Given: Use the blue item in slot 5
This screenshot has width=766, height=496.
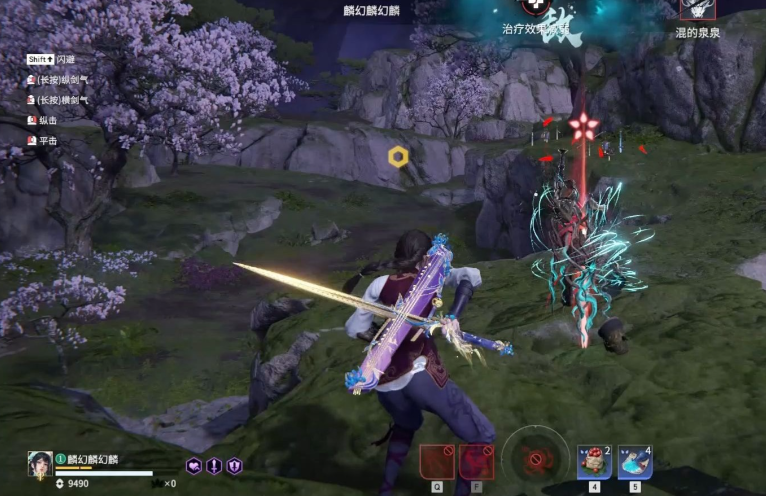Looking at the screenshot, I should 634,462.
